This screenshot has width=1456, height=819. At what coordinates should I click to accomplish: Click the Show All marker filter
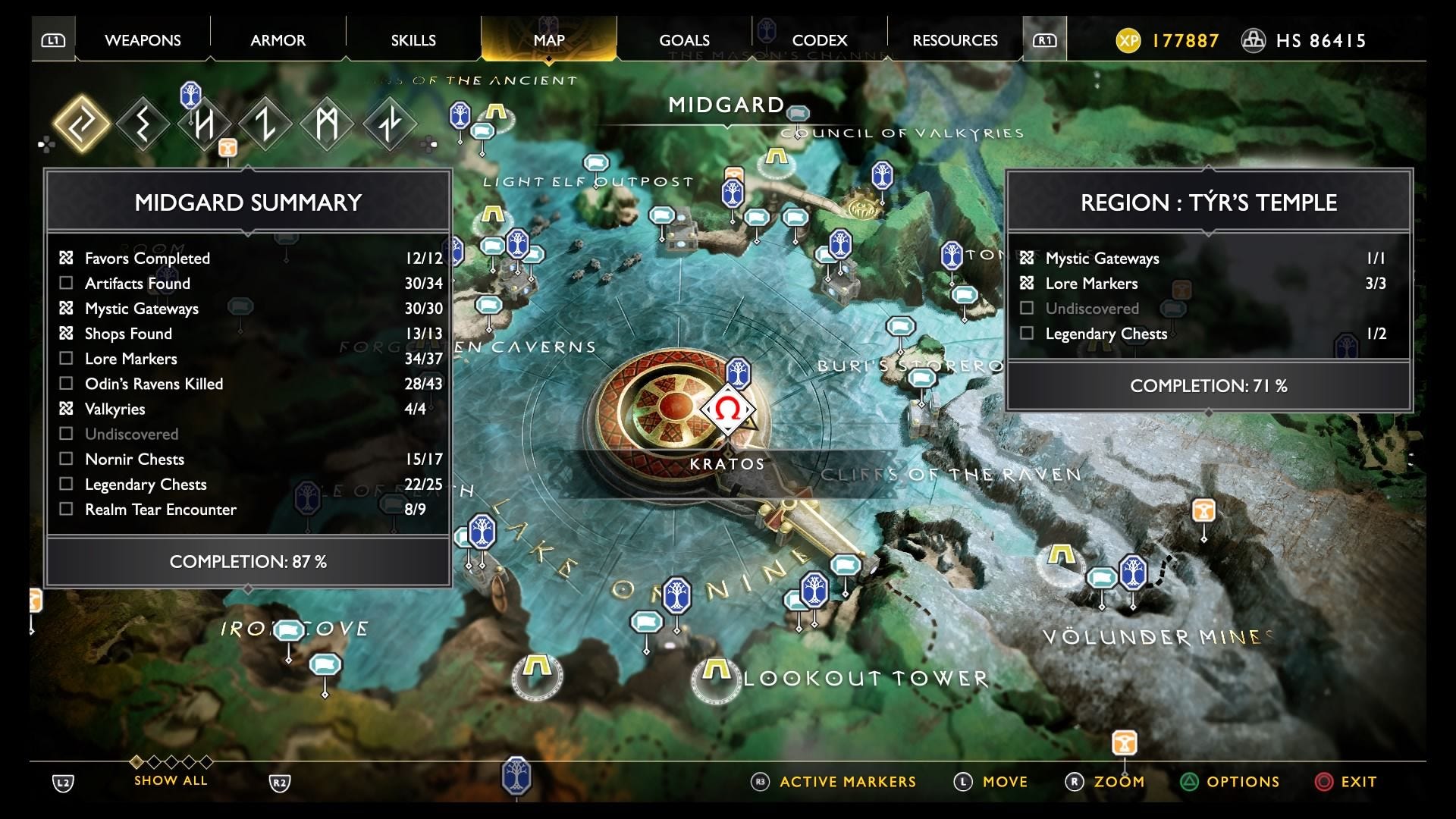pos(171,780)
